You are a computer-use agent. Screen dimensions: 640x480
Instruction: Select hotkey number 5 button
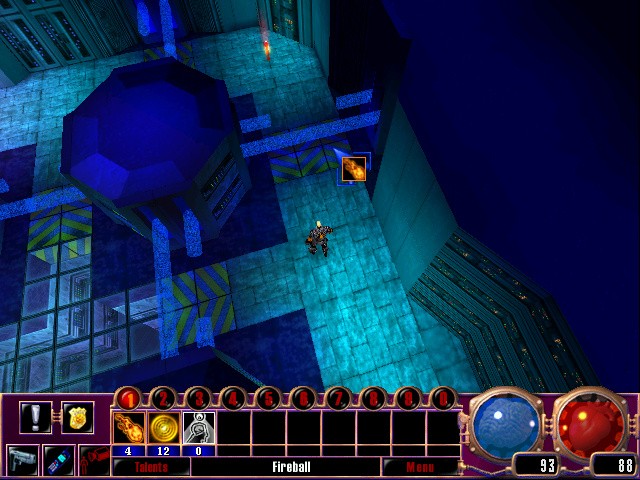pyautogui.click(x=268, y=399)
